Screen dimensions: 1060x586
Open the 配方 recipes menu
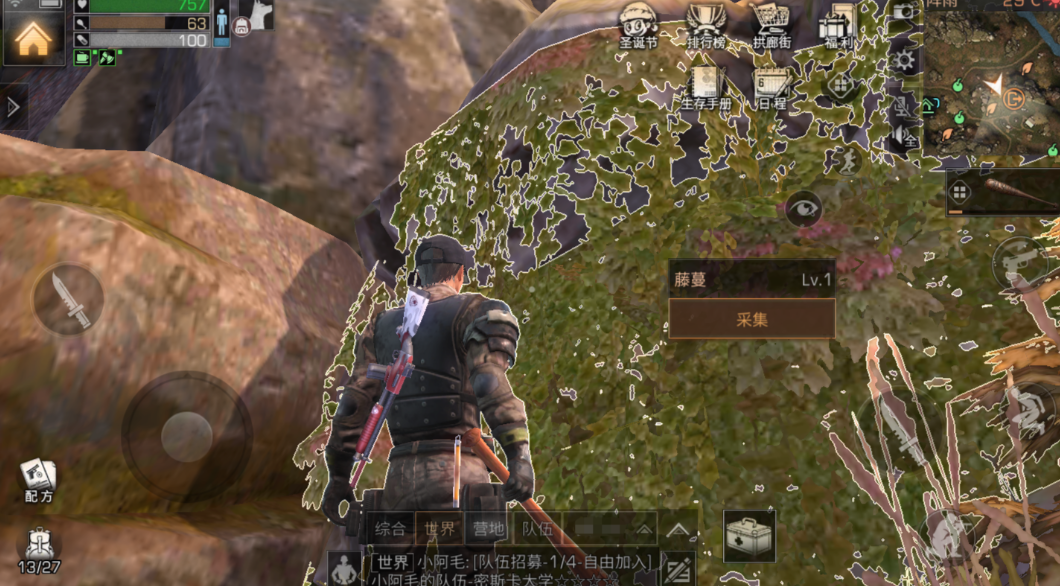(x=38, y=478)
